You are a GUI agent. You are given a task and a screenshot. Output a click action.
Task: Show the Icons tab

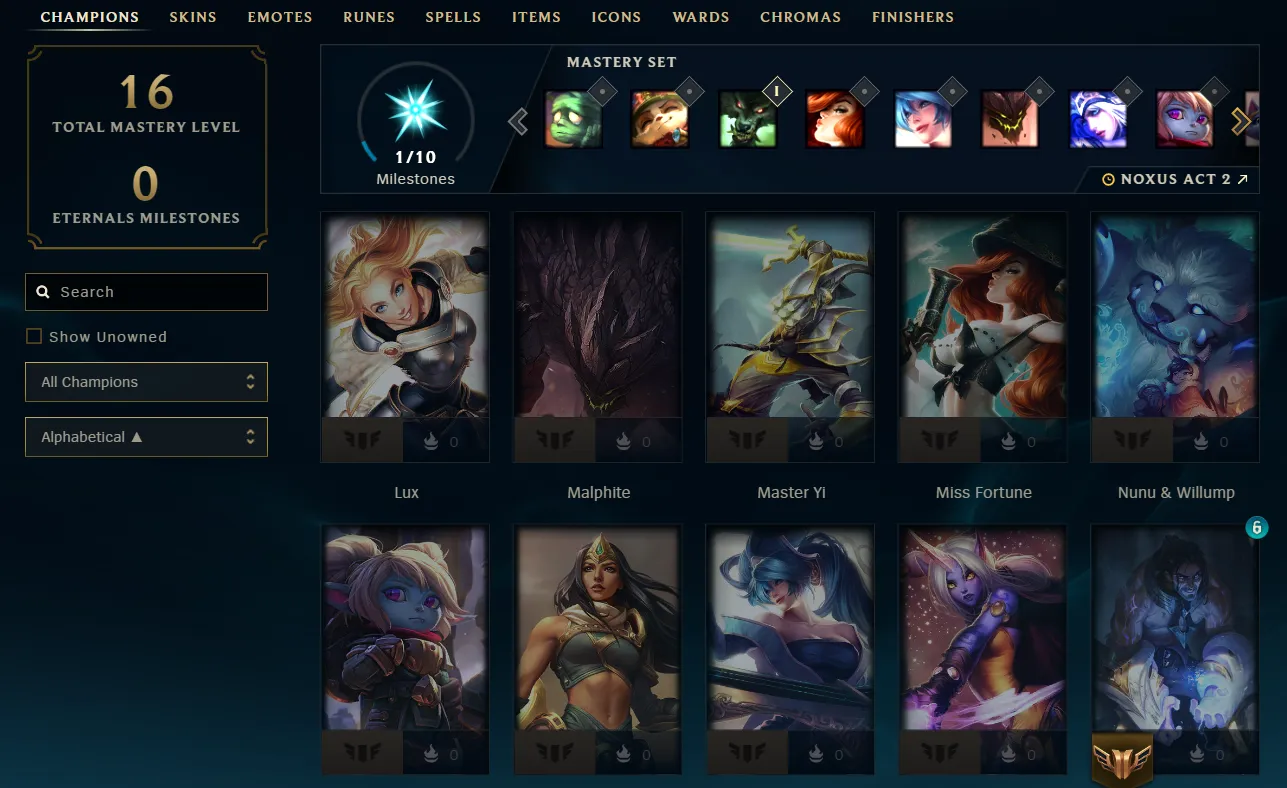616,17
